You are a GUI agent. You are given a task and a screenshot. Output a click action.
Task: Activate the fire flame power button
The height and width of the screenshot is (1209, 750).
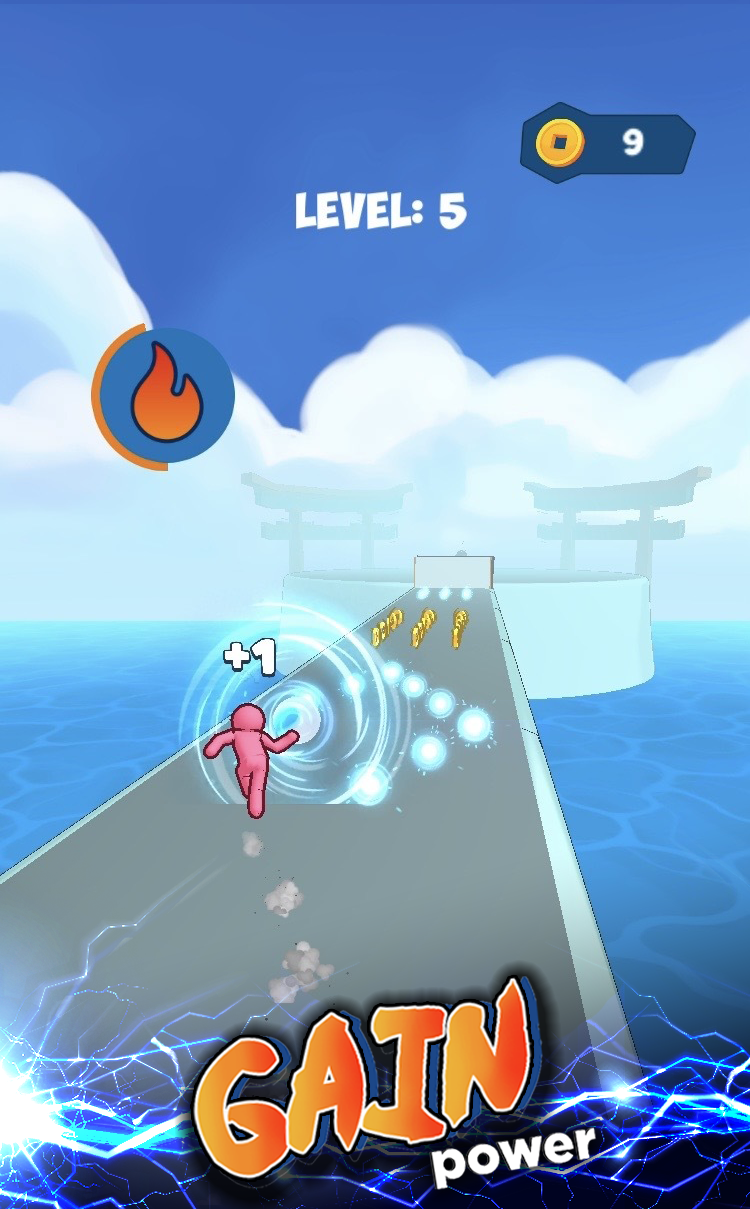[165, 396]
